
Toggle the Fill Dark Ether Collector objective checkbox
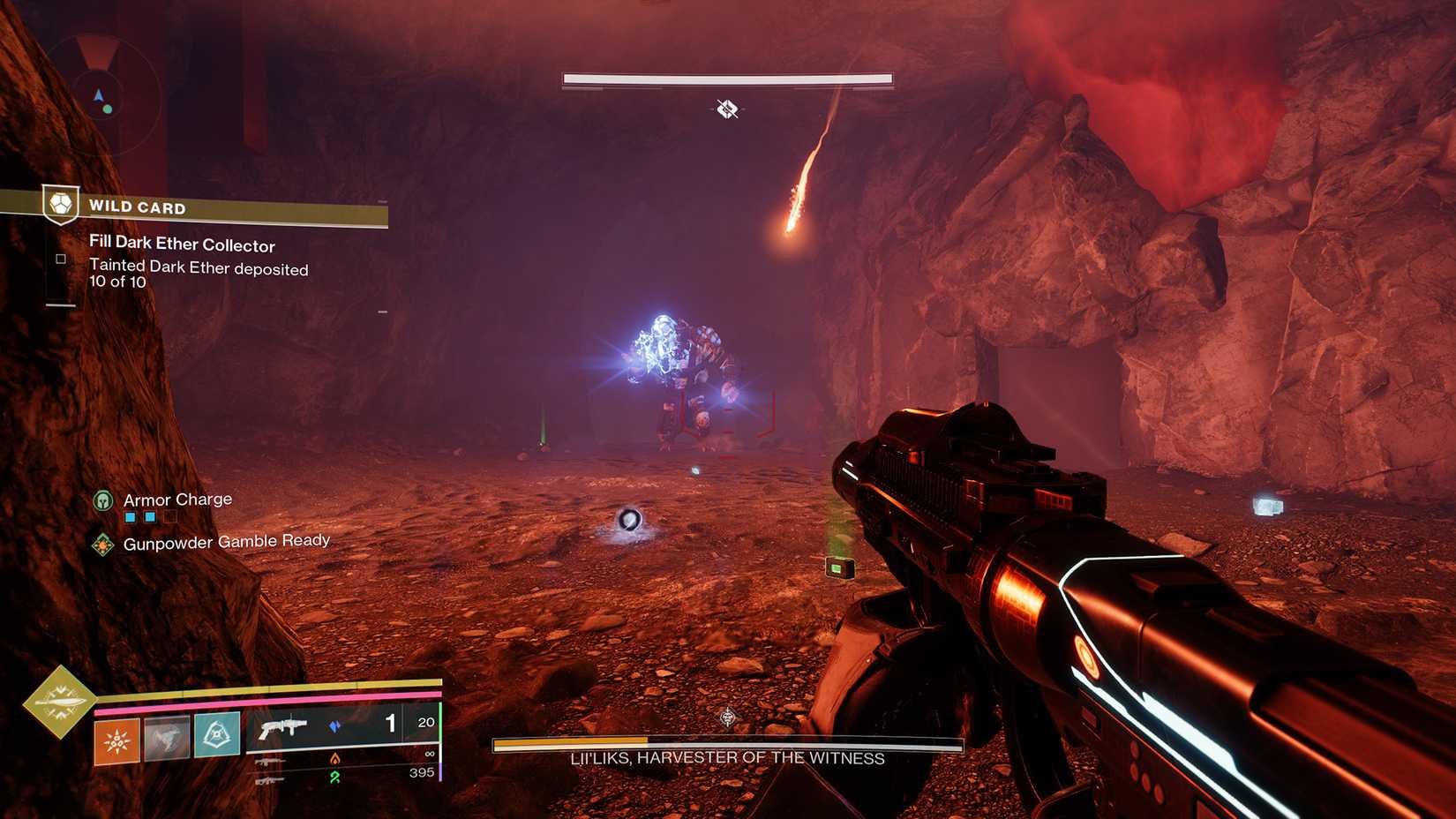point(60,258)
